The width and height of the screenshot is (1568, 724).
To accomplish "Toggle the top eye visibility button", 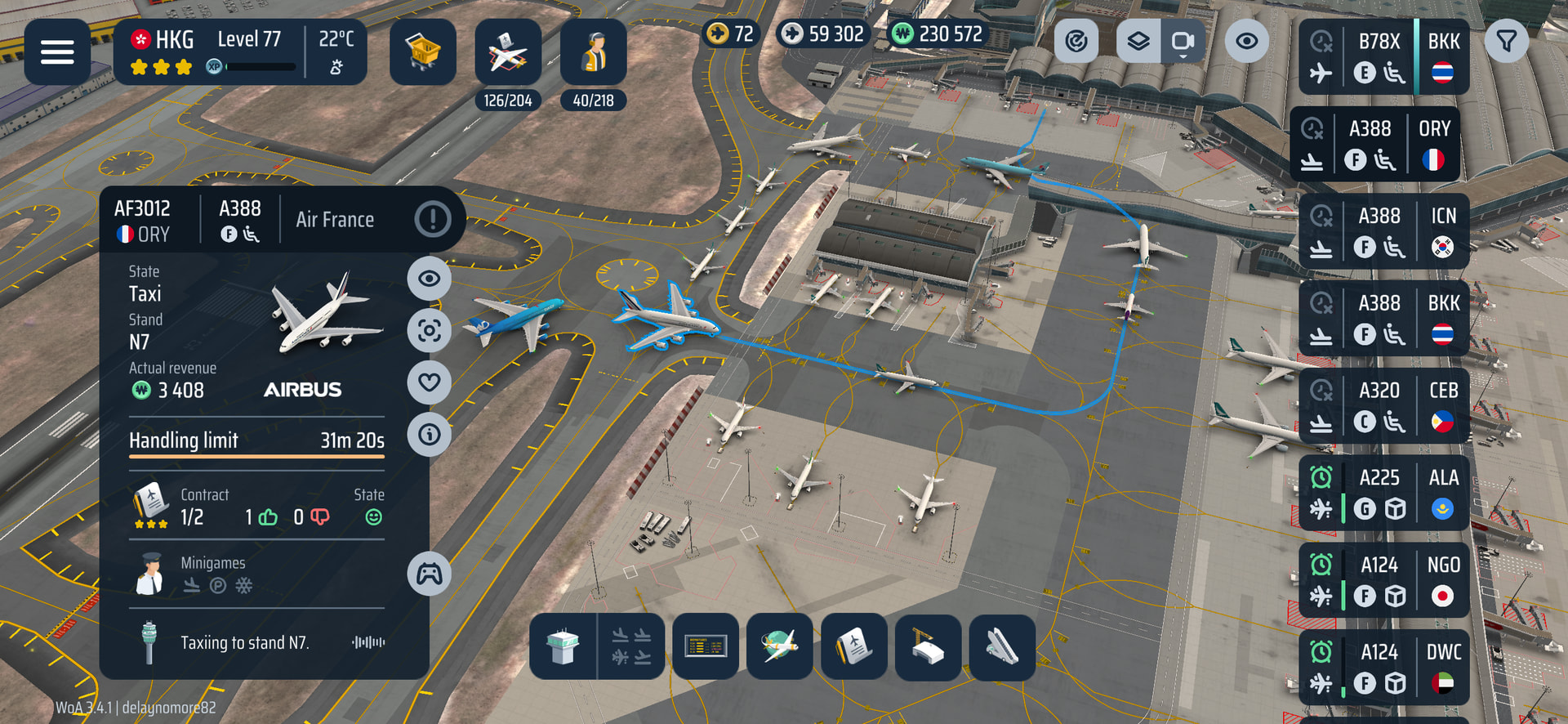I will click(x=1246, y=41).
